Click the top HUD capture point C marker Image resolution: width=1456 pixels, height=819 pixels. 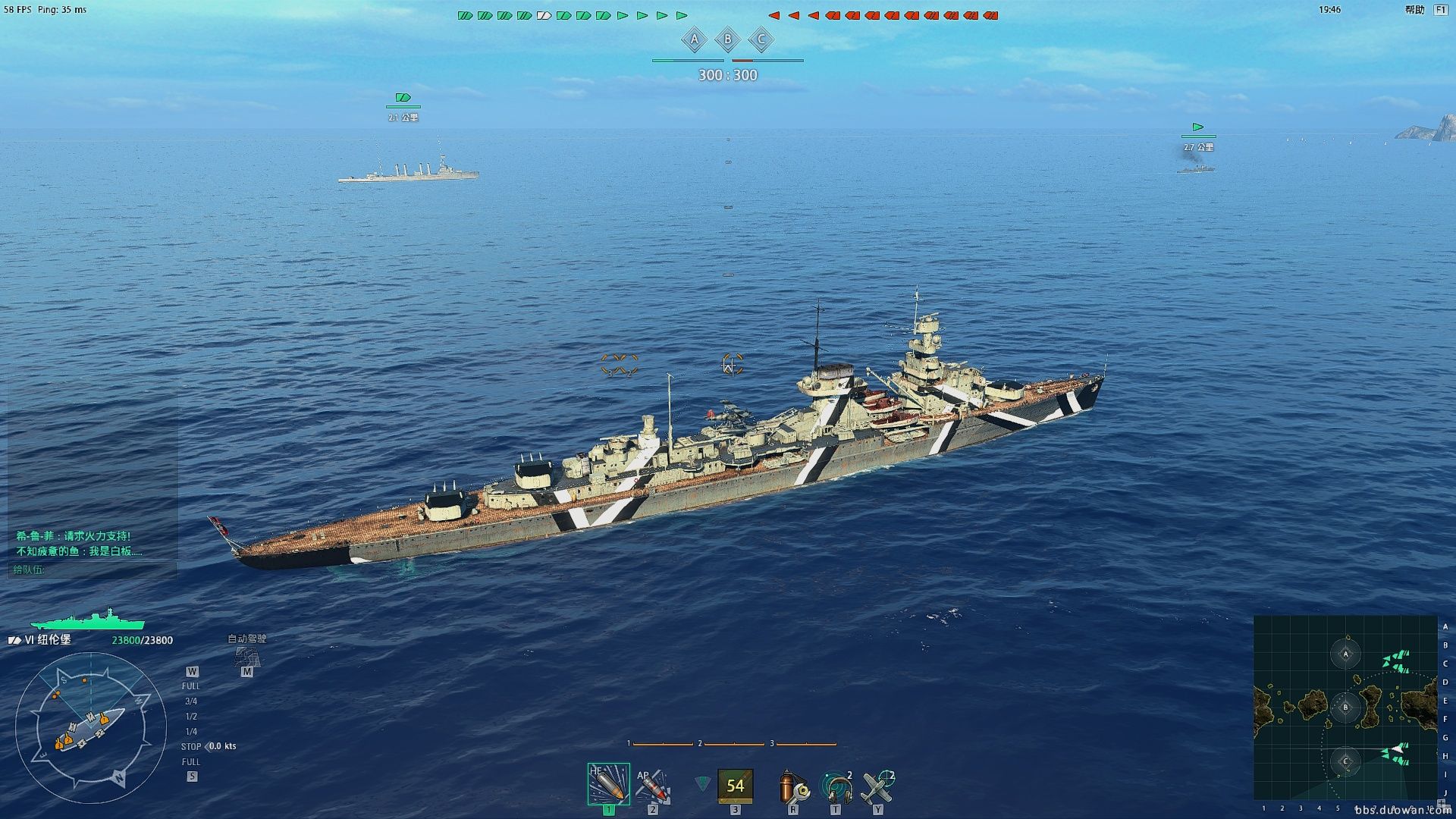click(x=761, y=39)
